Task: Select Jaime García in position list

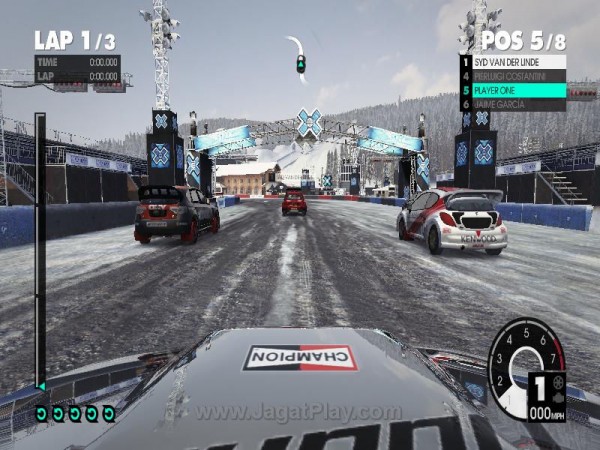Action: click(513, 104)
